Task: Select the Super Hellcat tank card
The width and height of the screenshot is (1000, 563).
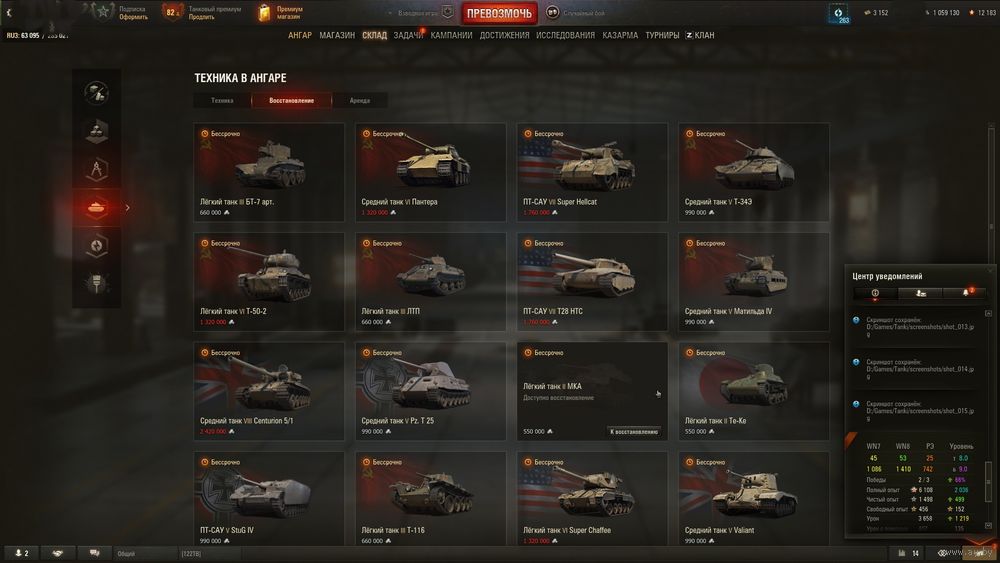Action: [x=592, y=170]
